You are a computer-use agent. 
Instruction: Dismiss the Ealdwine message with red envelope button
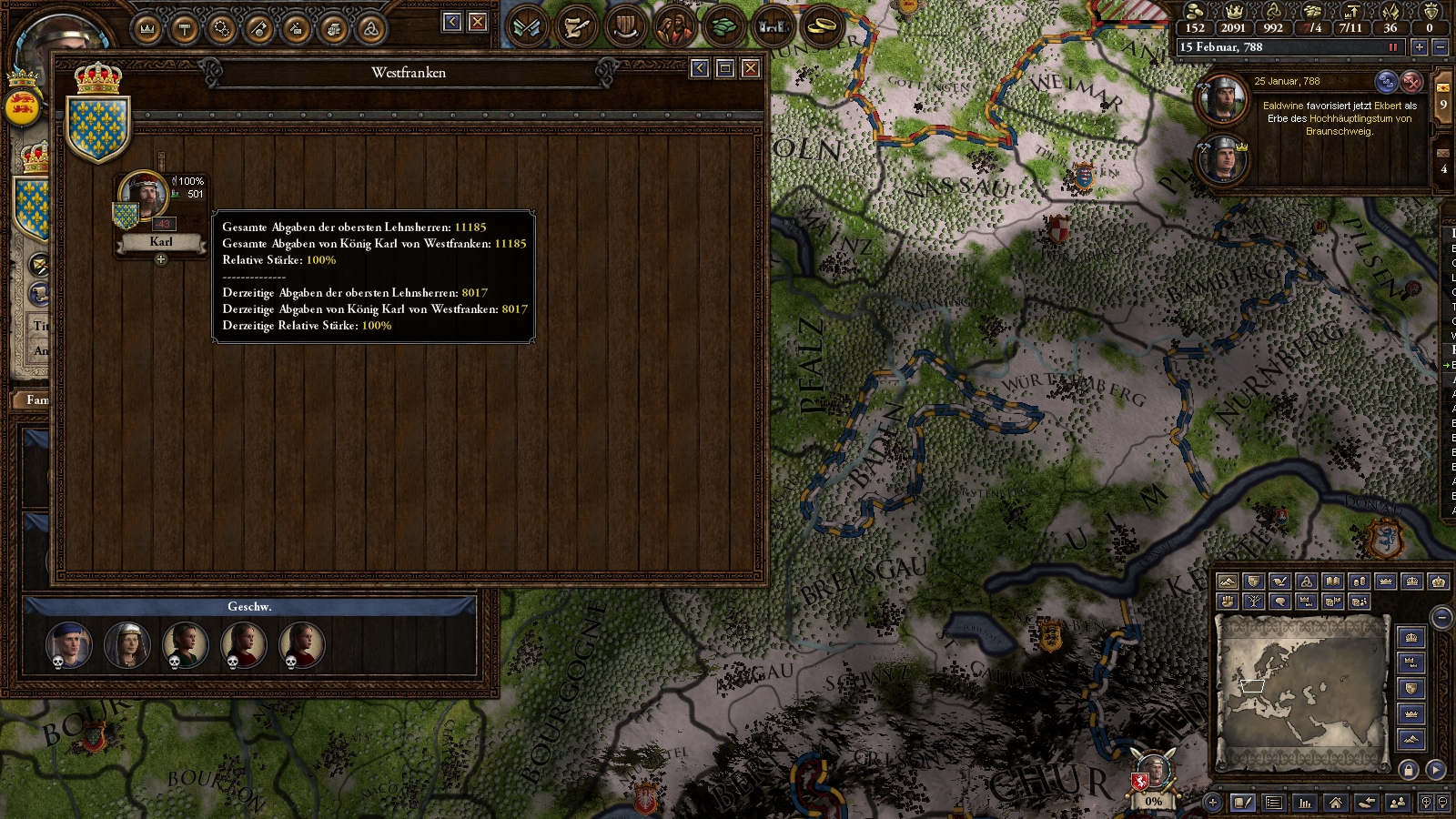pyautogui.click(x=1411, y=82)
